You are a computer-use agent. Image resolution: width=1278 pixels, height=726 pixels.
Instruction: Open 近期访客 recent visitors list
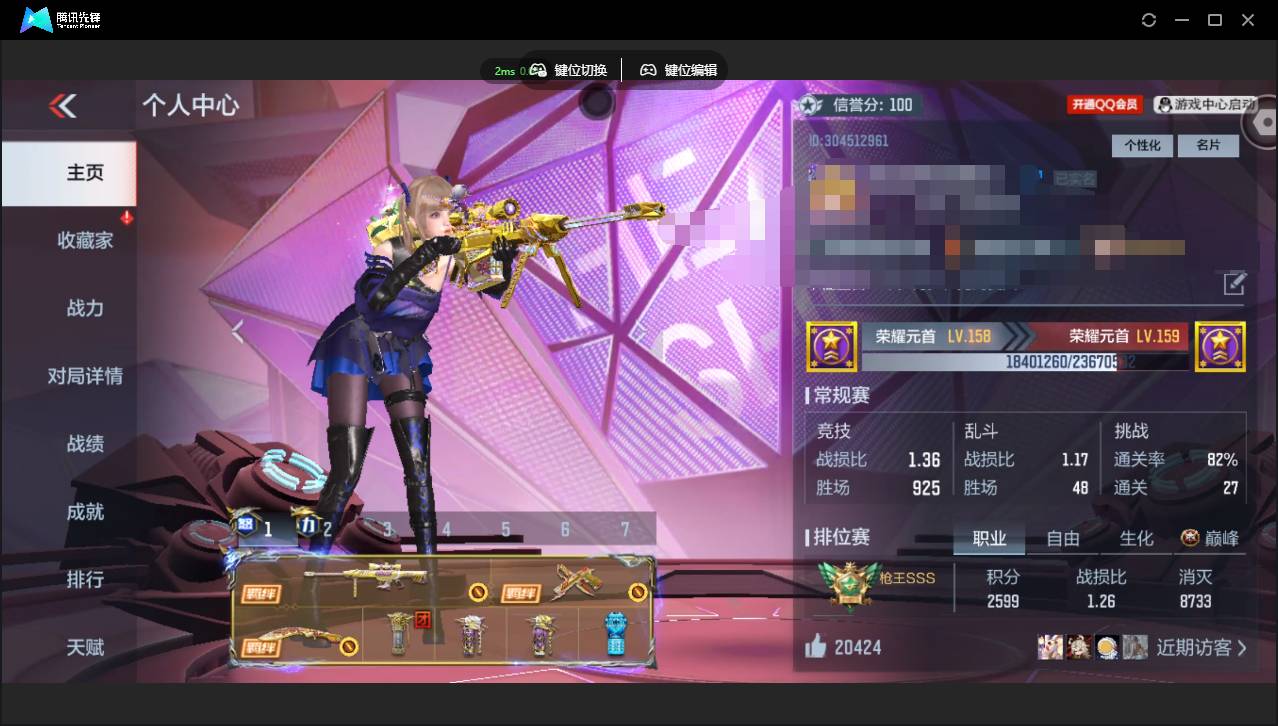tap(1200, 648)
